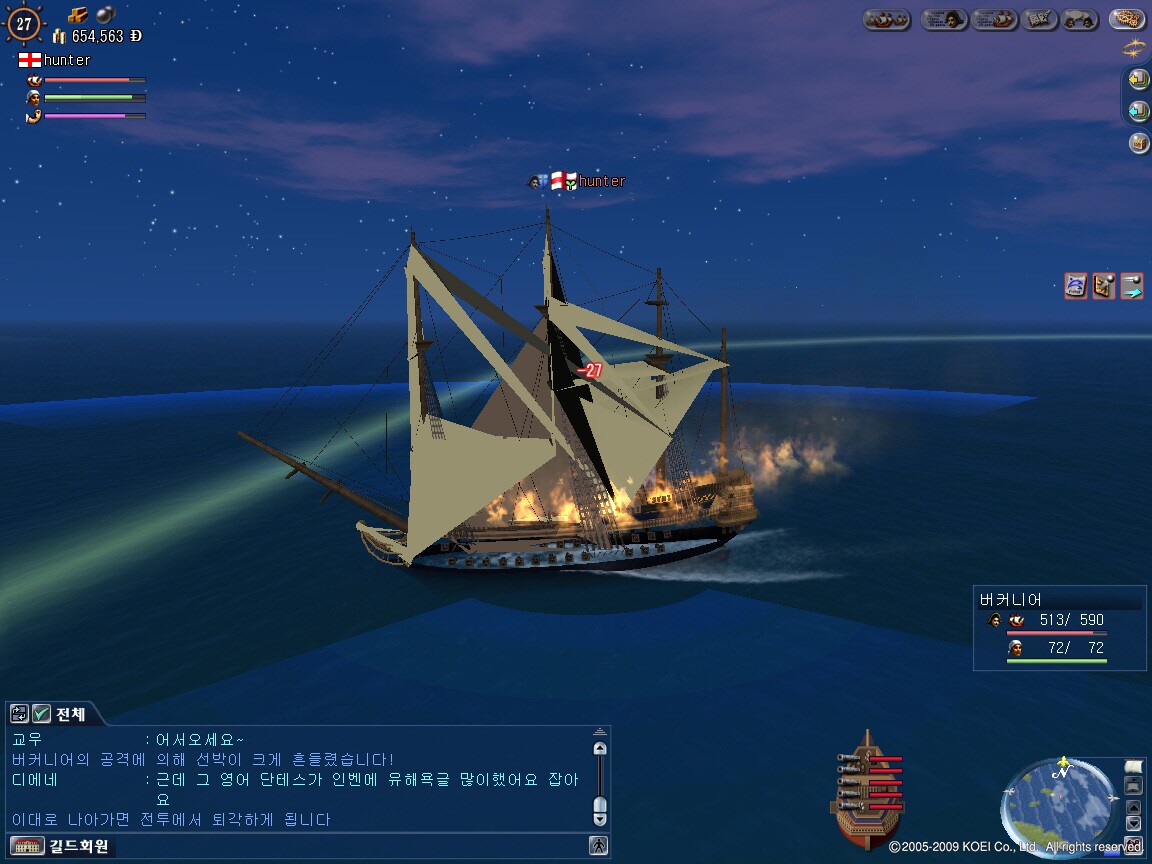The image size is (1152, 864).
Task: Select the 전체 chat tab
Action: [71, 714]
